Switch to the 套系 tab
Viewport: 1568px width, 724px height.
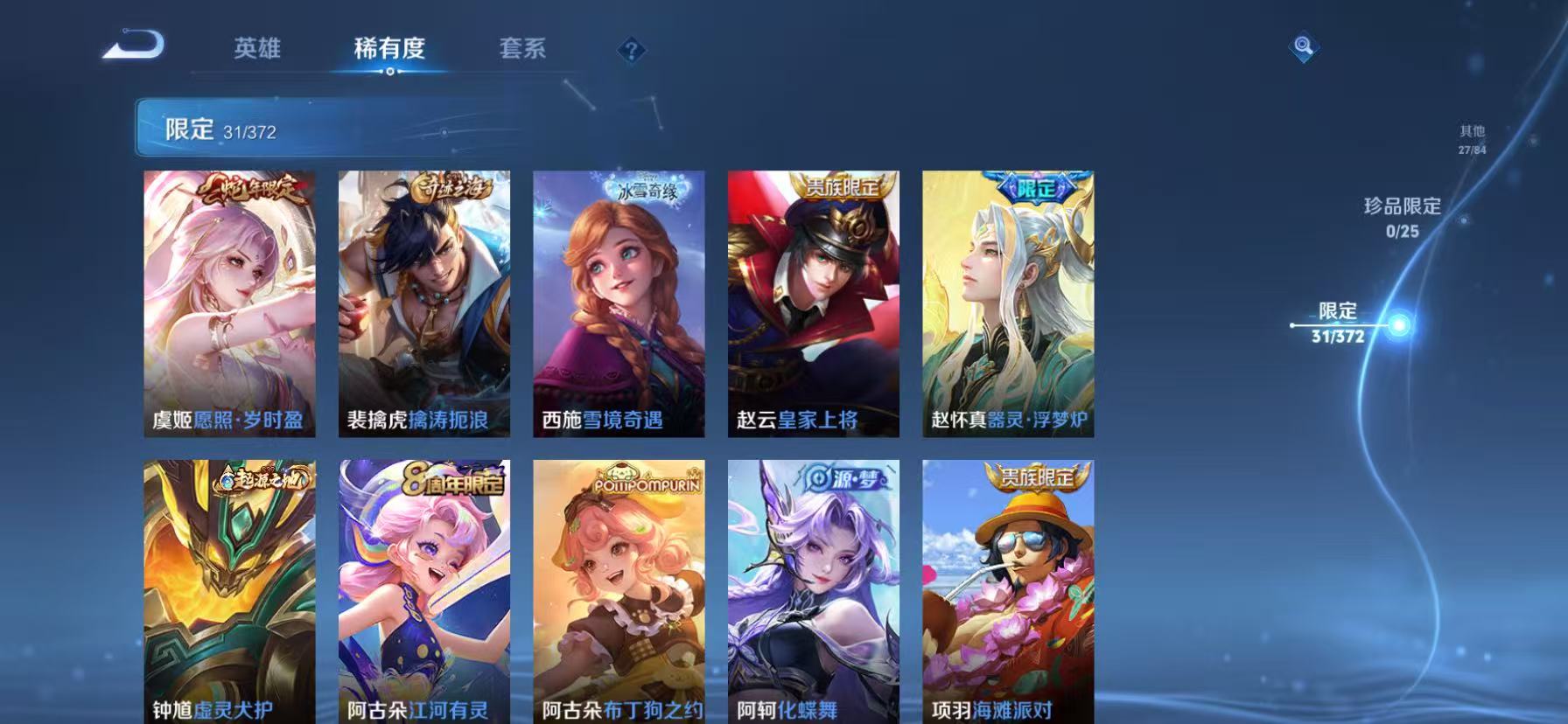tap(523, 50)
